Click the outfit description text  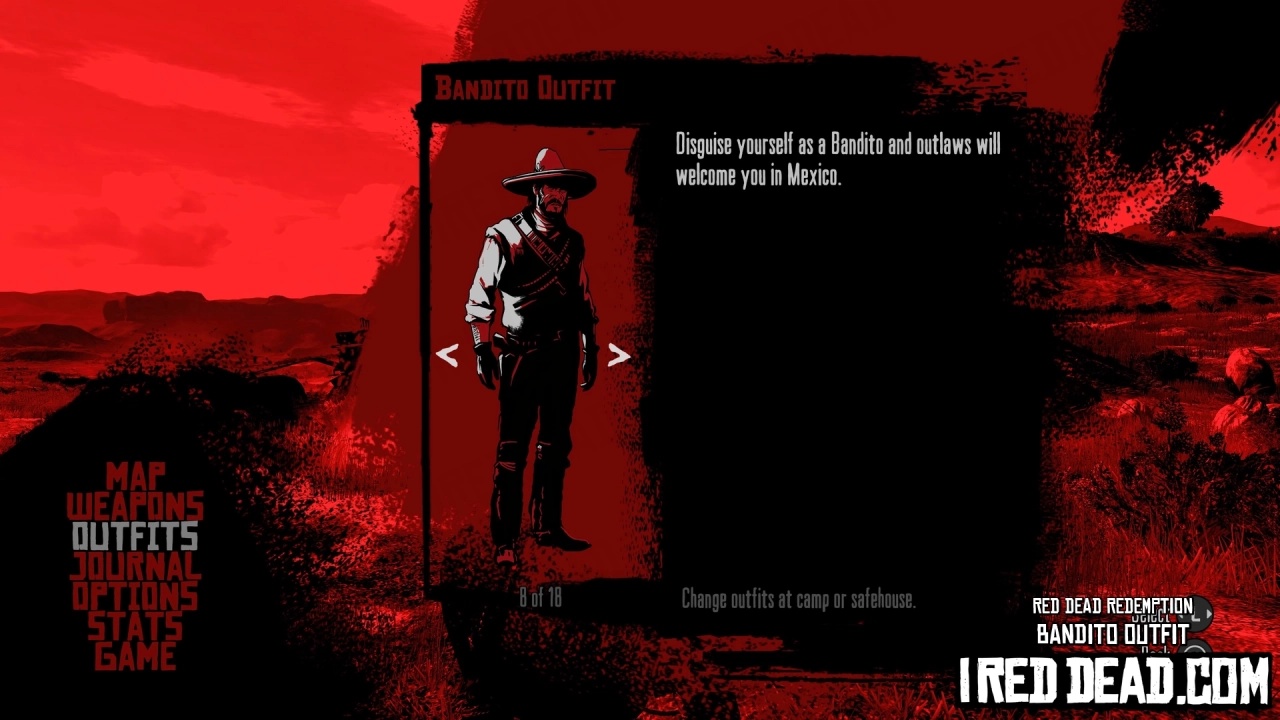[840, 160]
